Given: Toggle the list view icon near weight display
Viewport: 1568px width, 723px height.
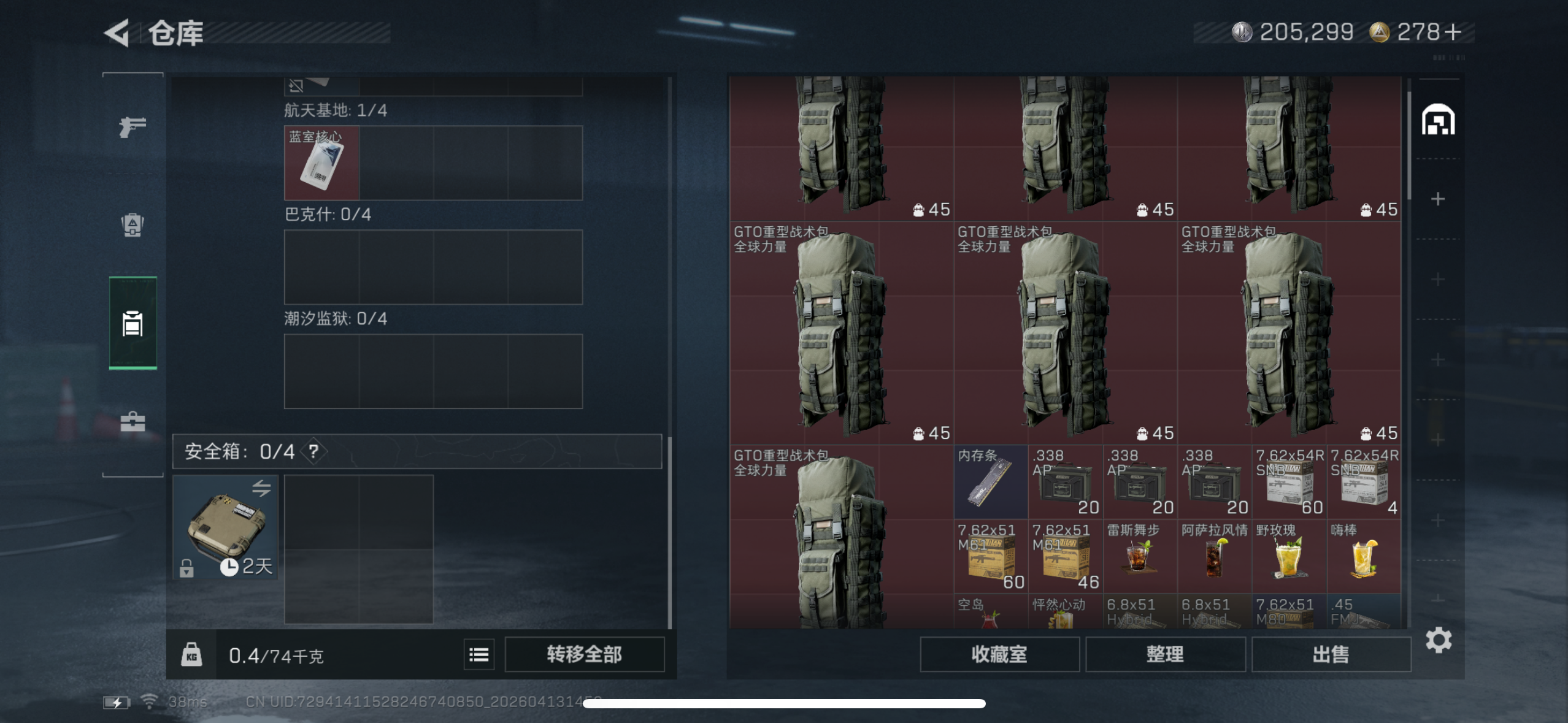Looking at the screenshot, I should (479, 654).
